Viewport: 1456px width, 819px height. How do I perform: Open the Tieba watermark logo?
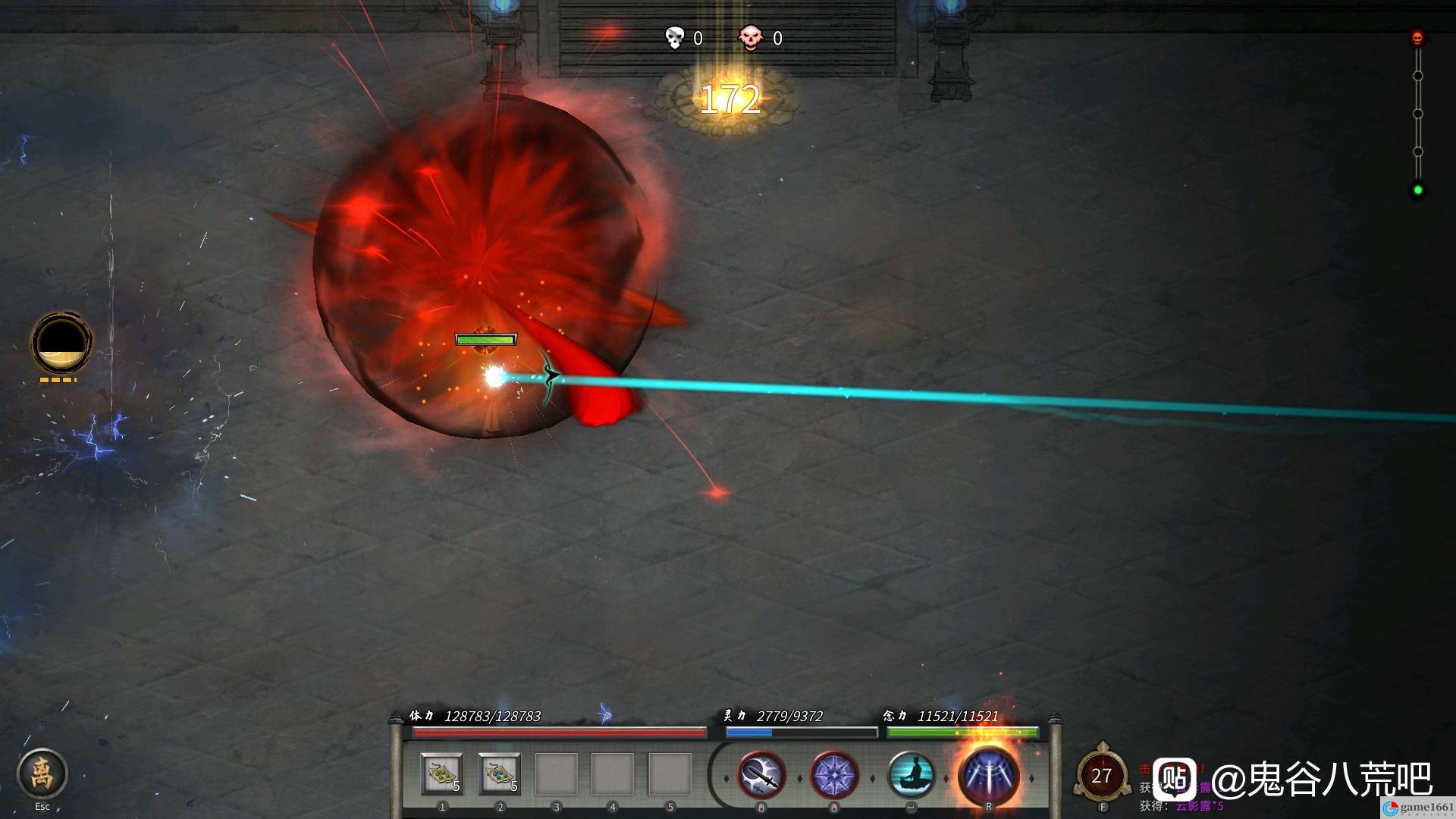pyautogui.click(x=1175, y=779)
